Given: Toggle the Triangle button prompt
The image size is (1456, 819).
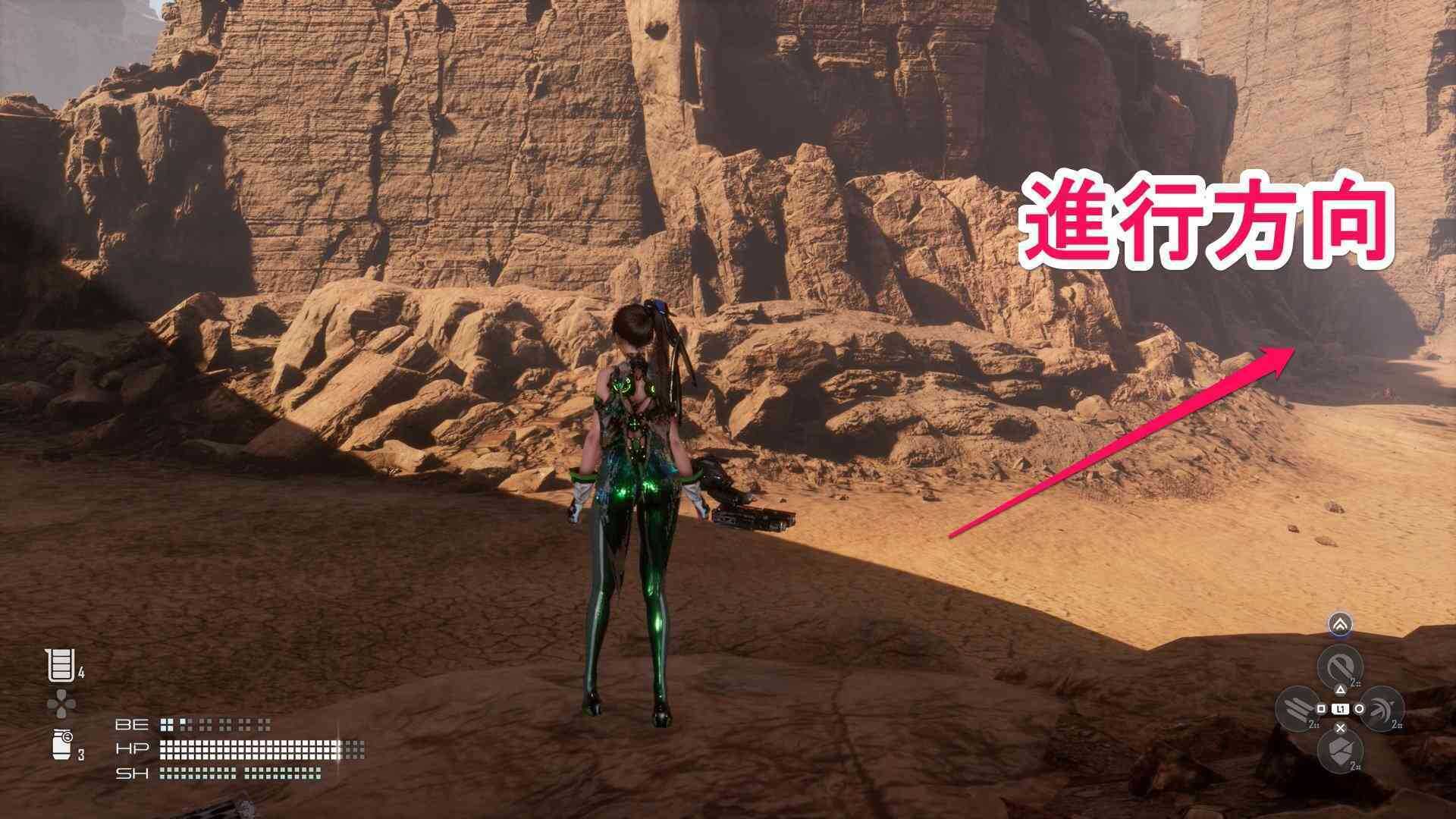Looking at the screenshot, I should point(1340,690).
